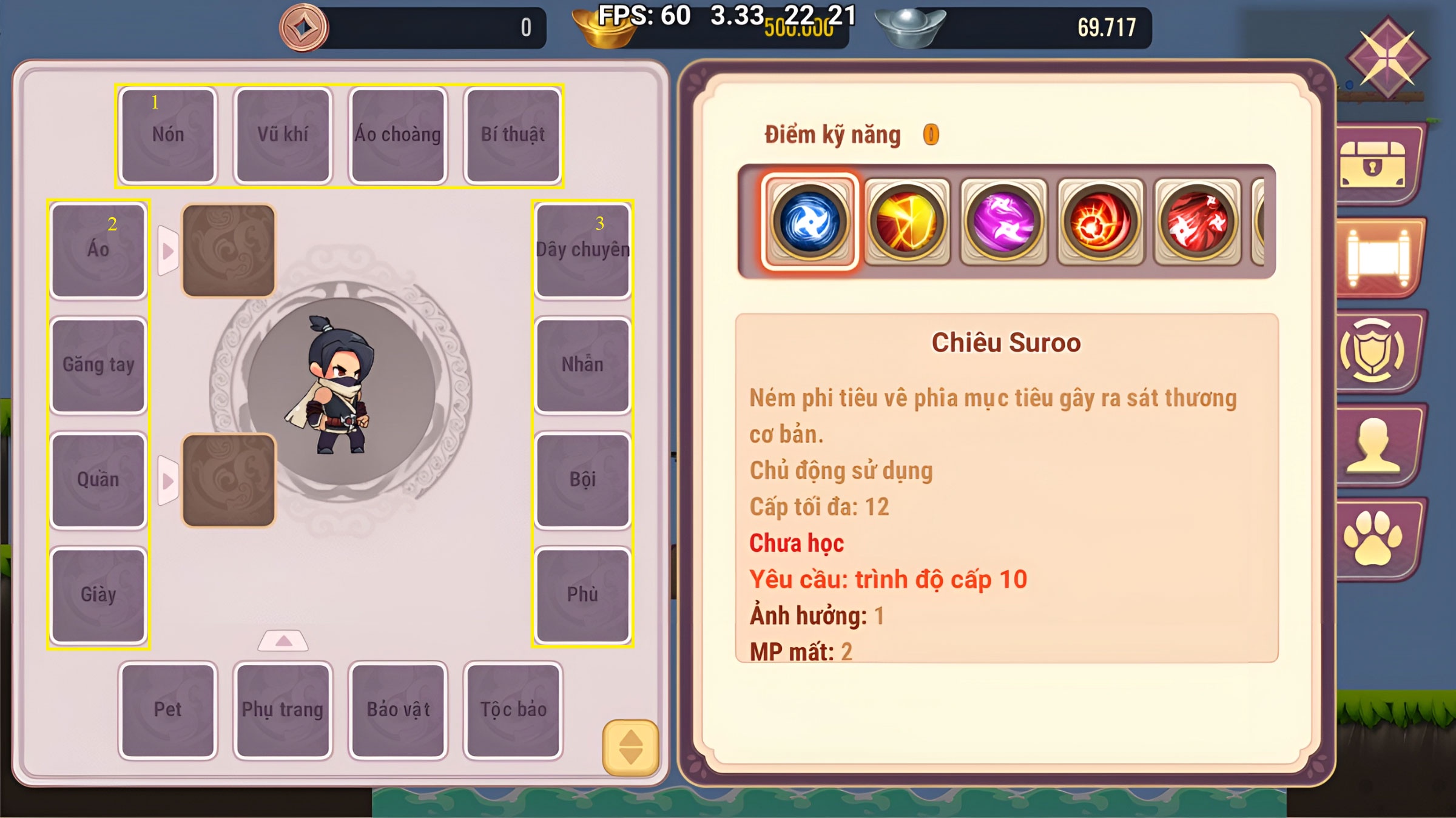This screenshot has height=818, width=1456.
Task: Select the purple swirling shuriken skill
Action: (x=1003, y=221)
